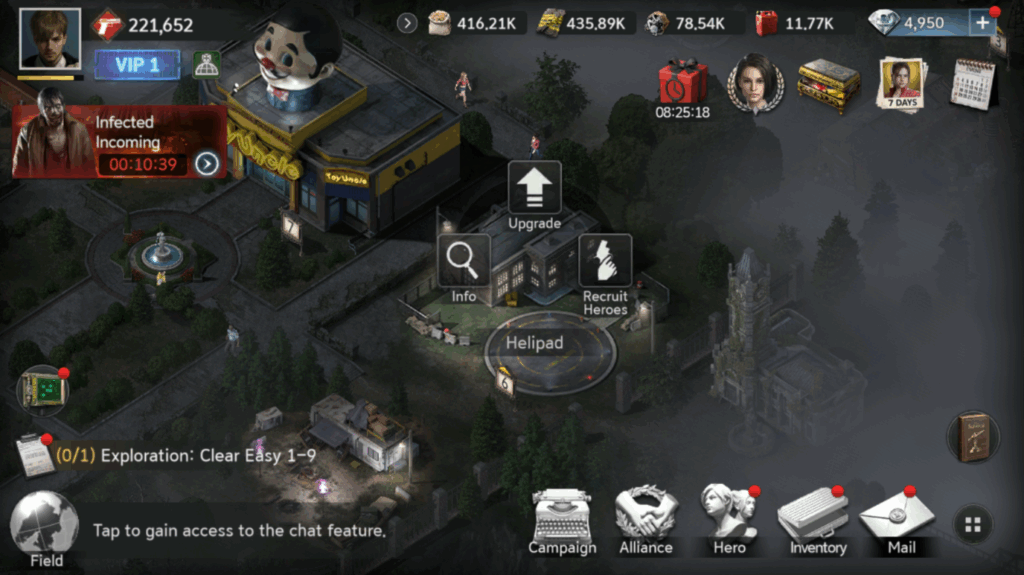
Task: Expand the resource bar arrow
Action: [x=407, y=23]
